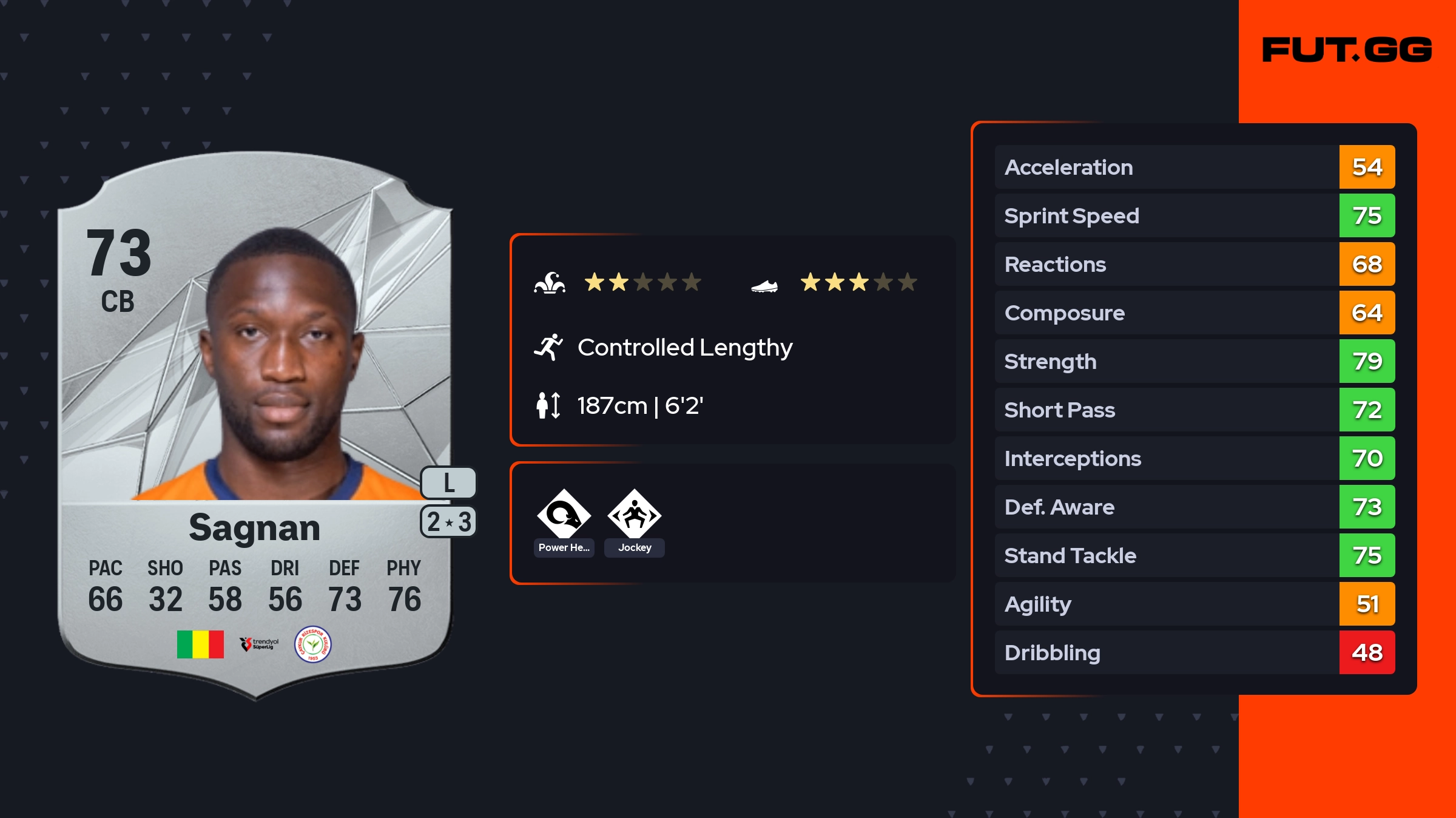Viewport: 1456px width, 818px height.
Task: Select the green, yellow and red nation flag
Action: 200,644
